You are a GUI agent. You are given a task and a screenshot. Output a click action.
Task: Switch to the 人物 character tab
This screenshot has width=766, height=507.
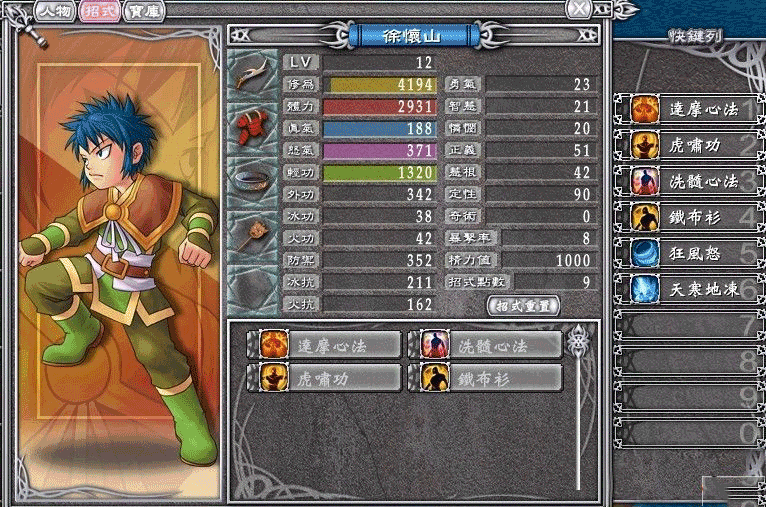(53, 10)
